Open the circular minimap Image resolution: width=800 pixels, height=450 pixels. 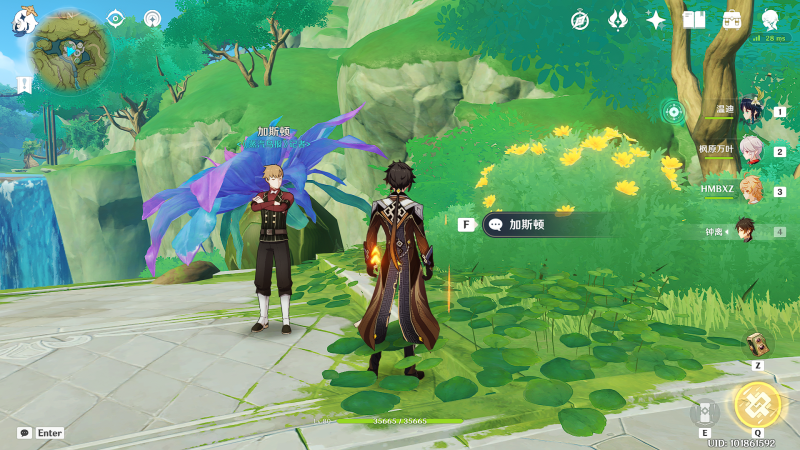pyautogui.click(x=70, y=52)
